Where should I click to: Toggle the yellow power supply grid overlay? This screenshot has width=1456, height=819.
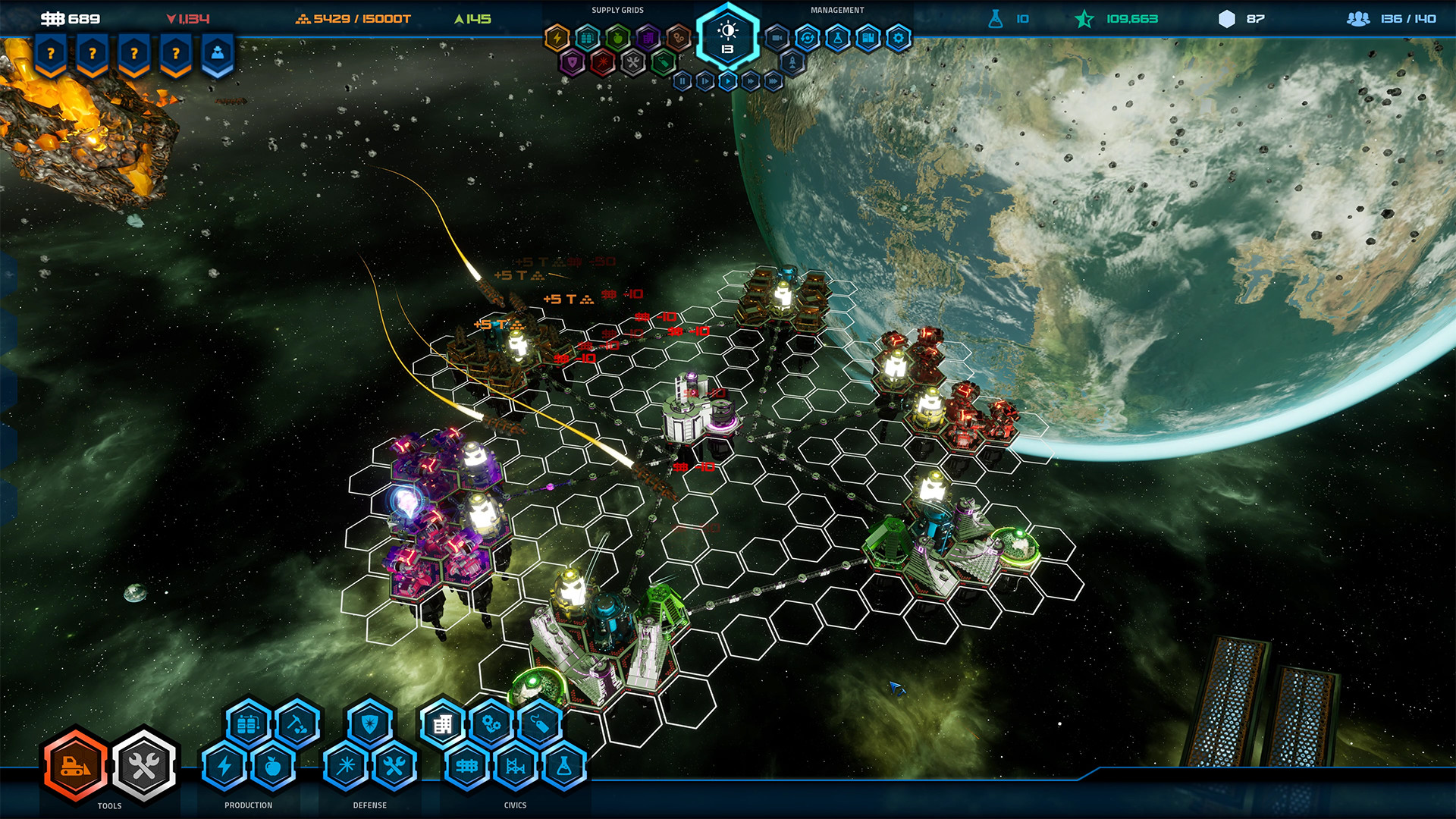pos(557,37)
